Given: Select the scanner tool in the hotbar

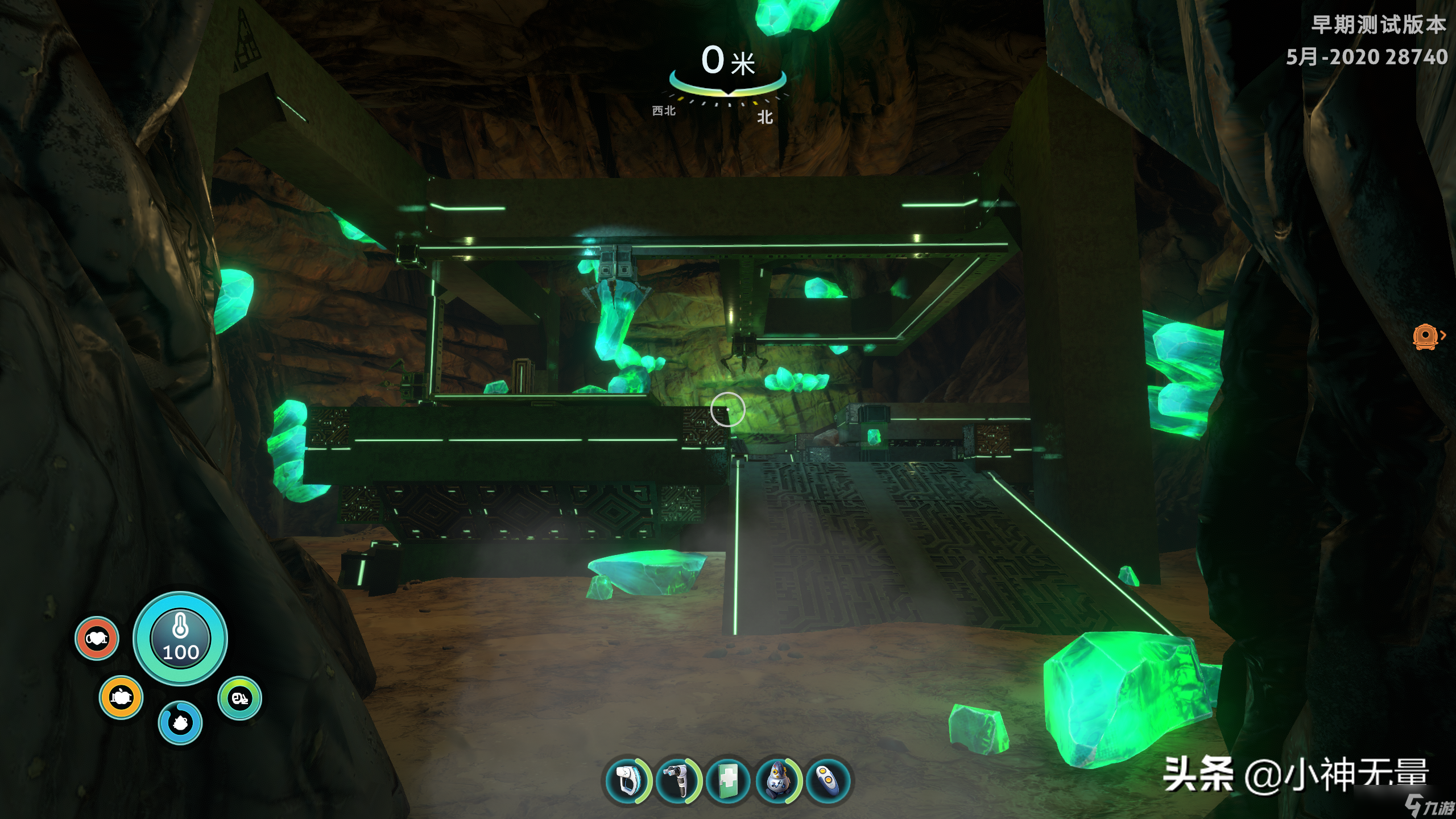Looking at the screenshot, I should pyautogui.click(x=627, y=781).
